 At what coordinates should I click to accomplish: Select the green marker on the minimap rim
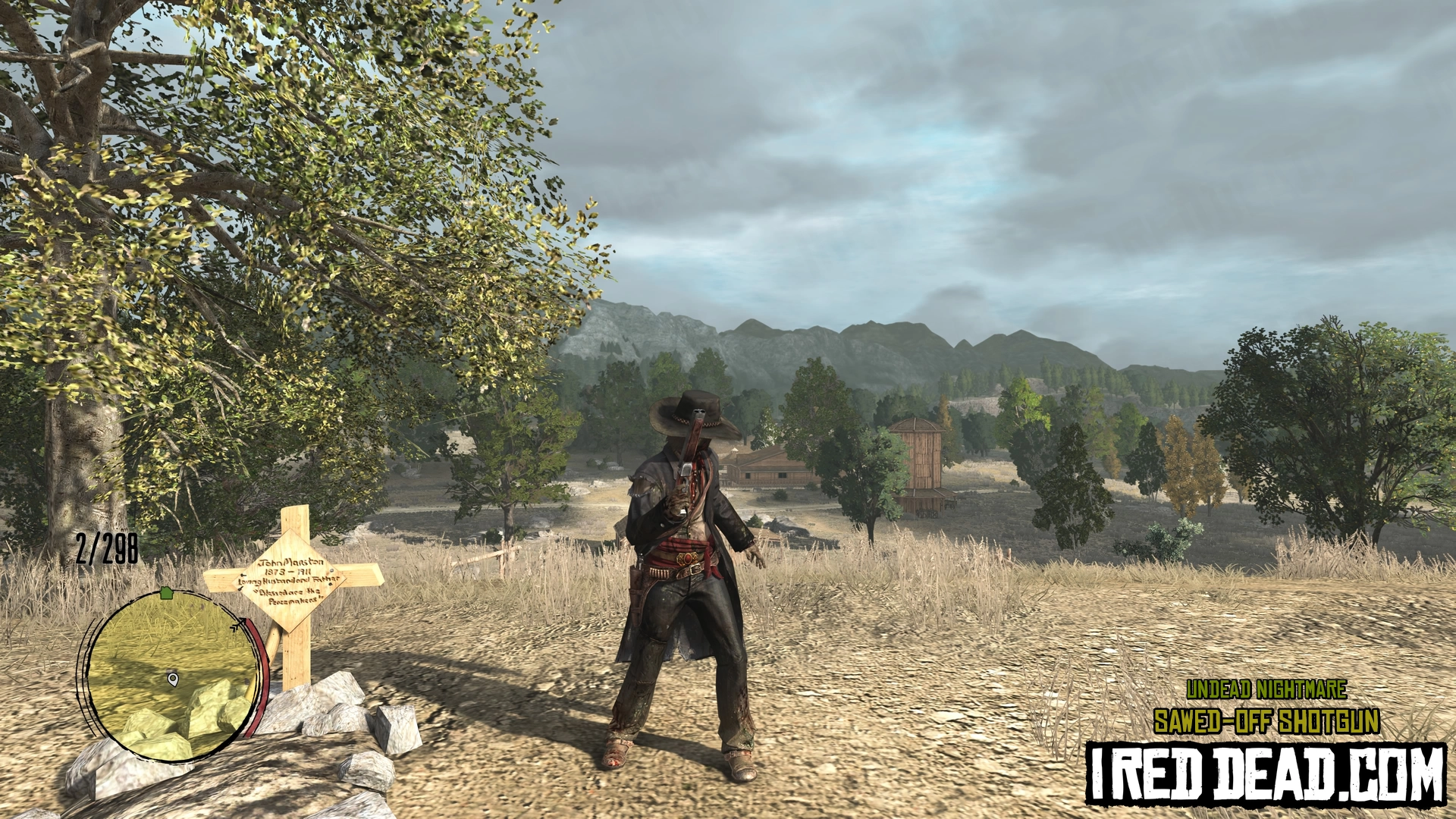point(167,592)
